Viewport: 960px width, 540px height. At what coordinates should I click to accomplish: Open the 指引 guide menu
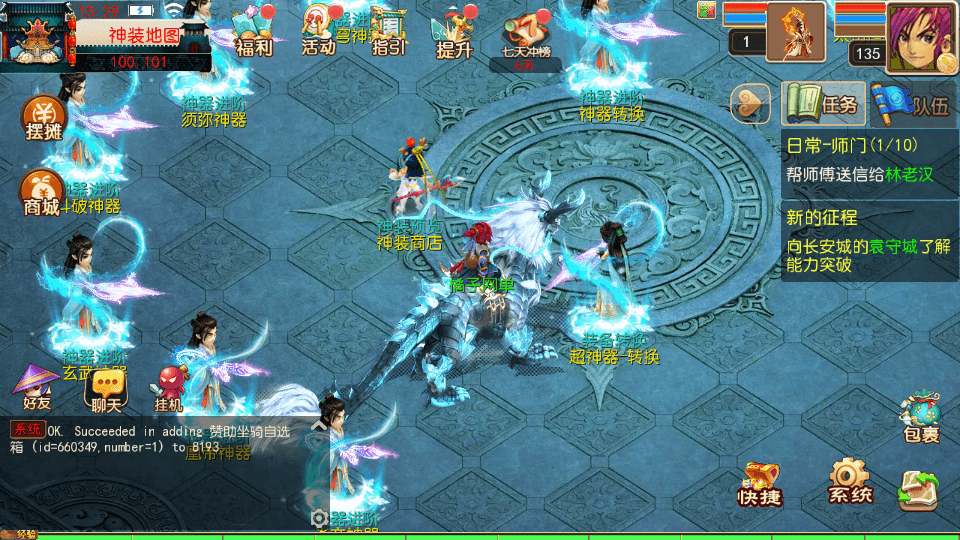tap(388, 31)
